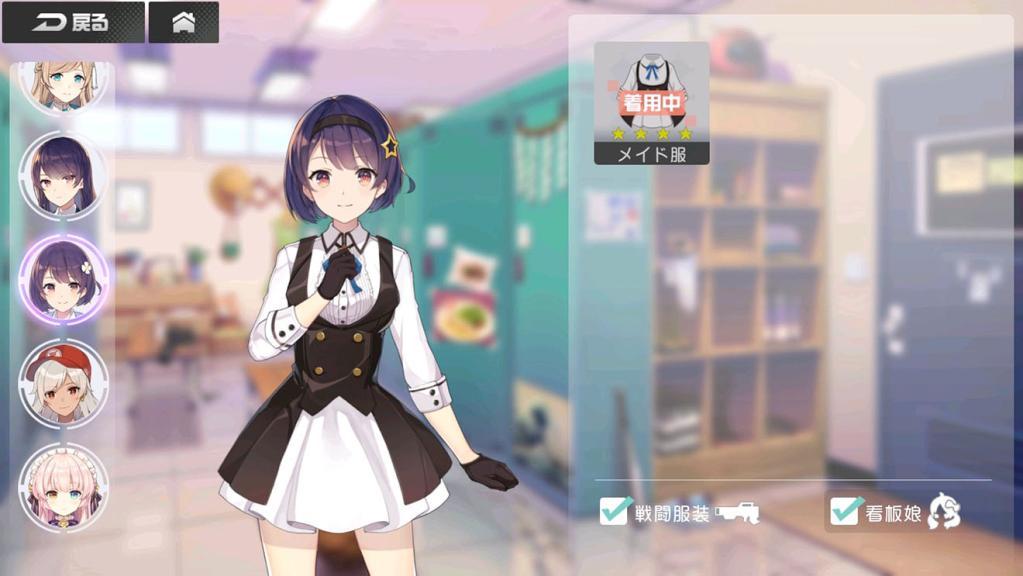Image resolution: width=1023 pixels, height=576 pixels.
Task: Pick the purple-haired girl with flower hairpin
Action: click(x=63, y=280)
